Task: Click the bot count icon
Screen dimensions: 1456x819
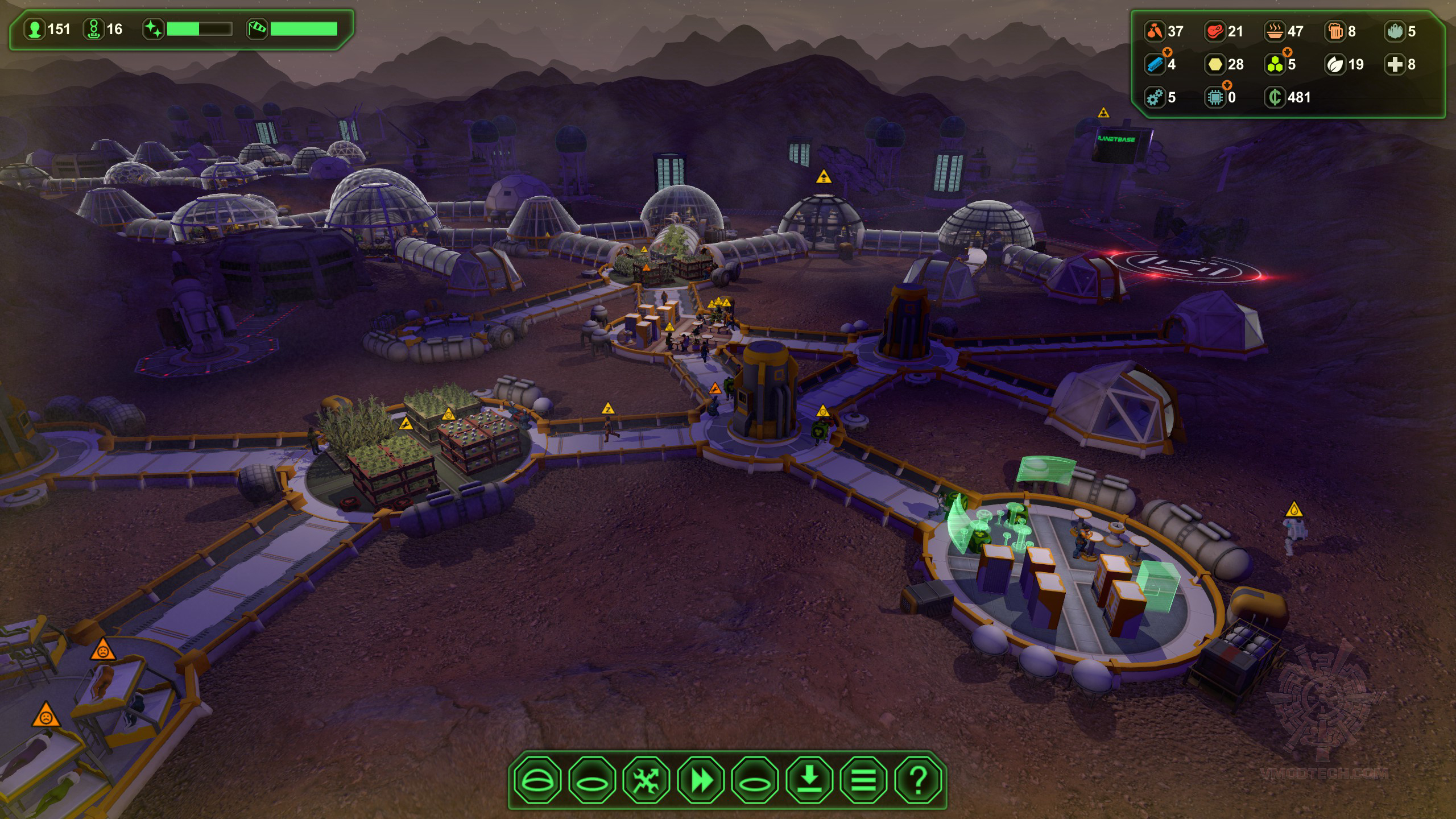Action: (x=94, y=30)
